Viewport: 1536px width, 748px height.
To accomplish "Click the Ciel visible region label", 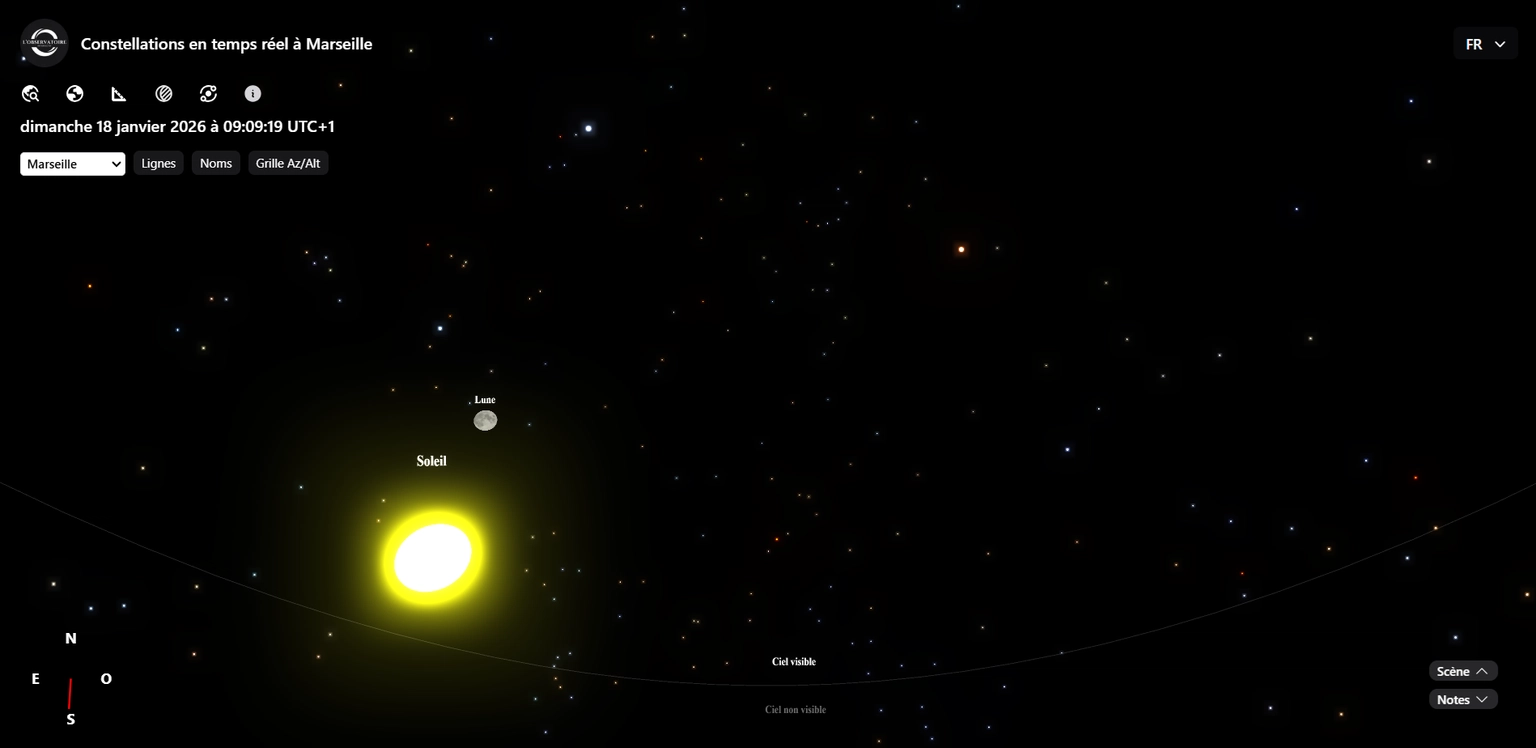I will (x=792, y=661).
